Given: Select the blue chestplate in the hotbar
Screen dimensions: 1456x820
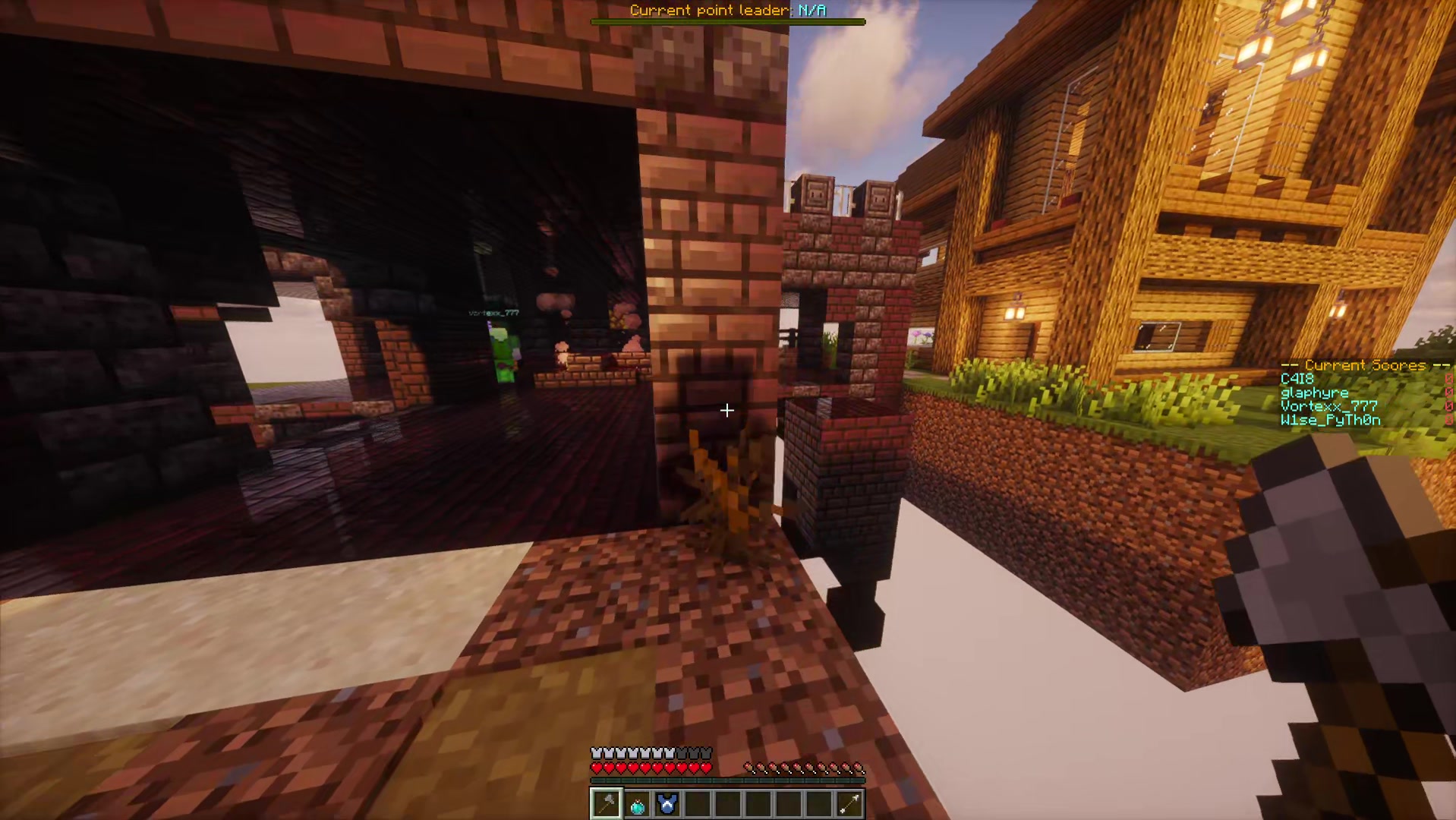Looking at the screenshot, I should click(x=667, y=803).
